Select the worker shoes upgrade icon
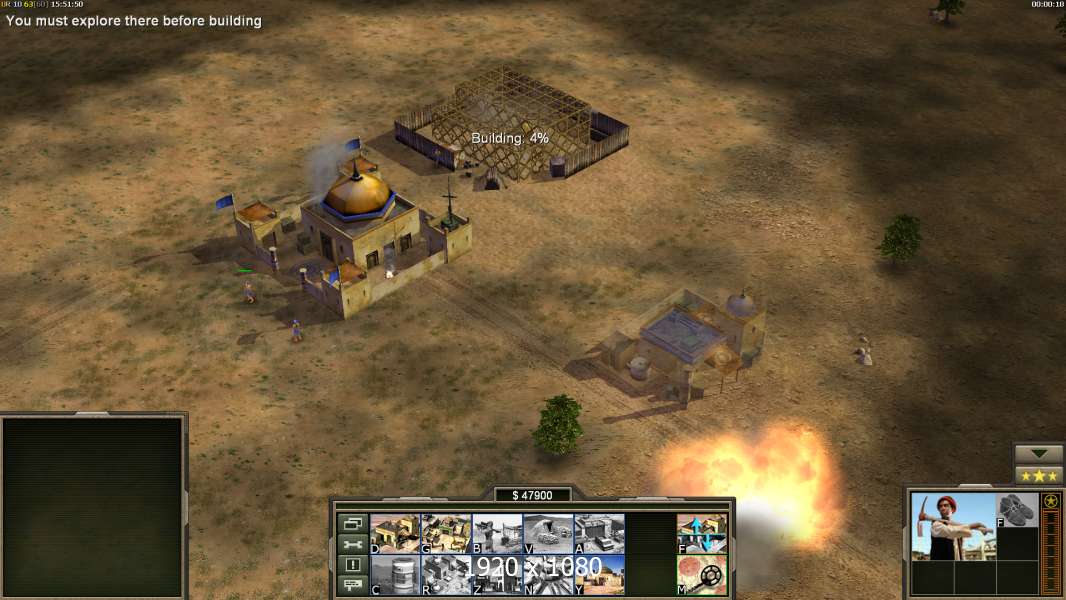 tap(1017, 509)
